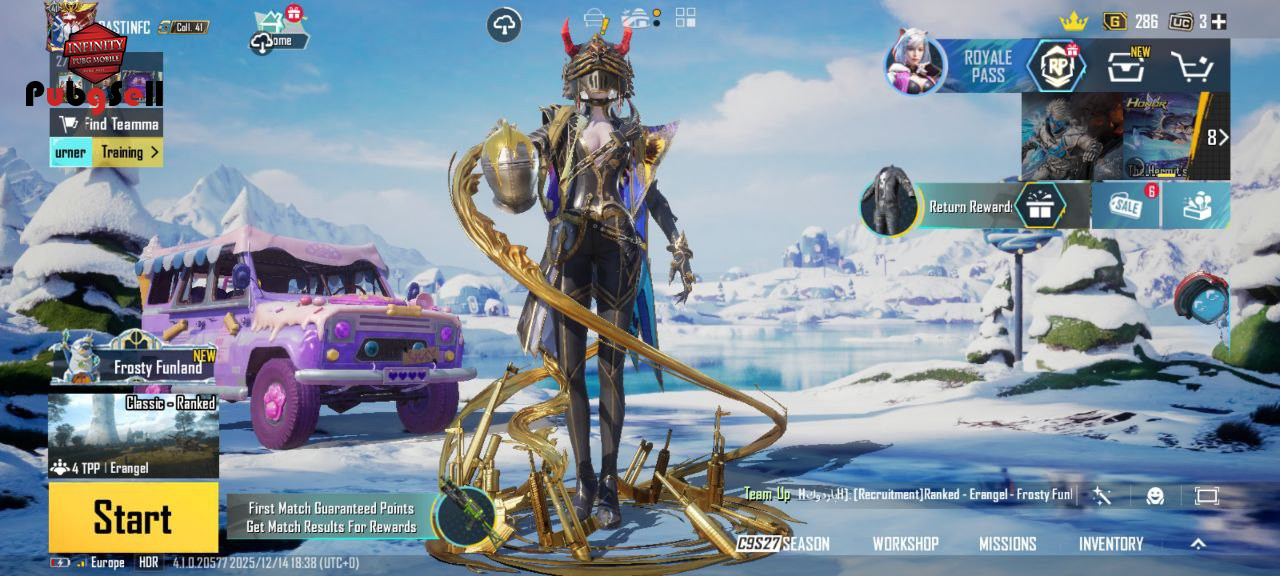
Task: Open the events banner showing 8 more
Action: 1125,136
